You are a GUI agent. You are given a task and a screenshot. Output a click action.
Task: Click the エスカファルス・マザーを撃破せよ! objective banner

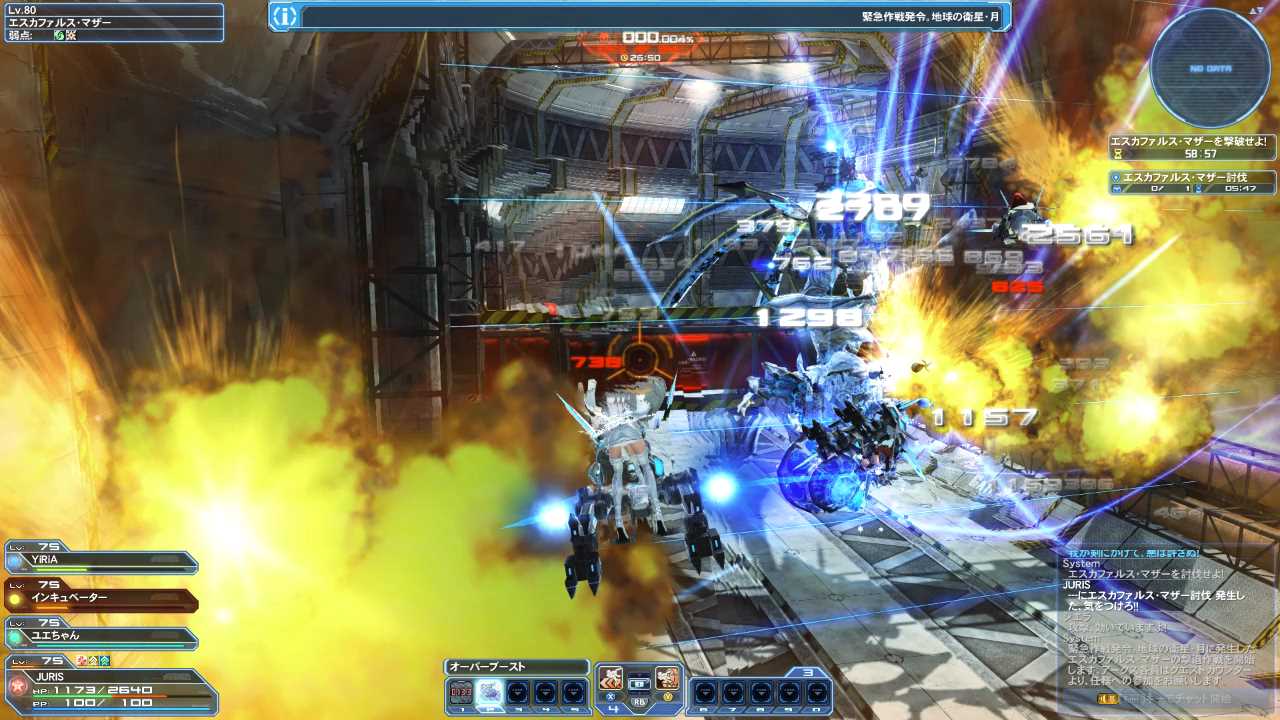click(1190, 142)
